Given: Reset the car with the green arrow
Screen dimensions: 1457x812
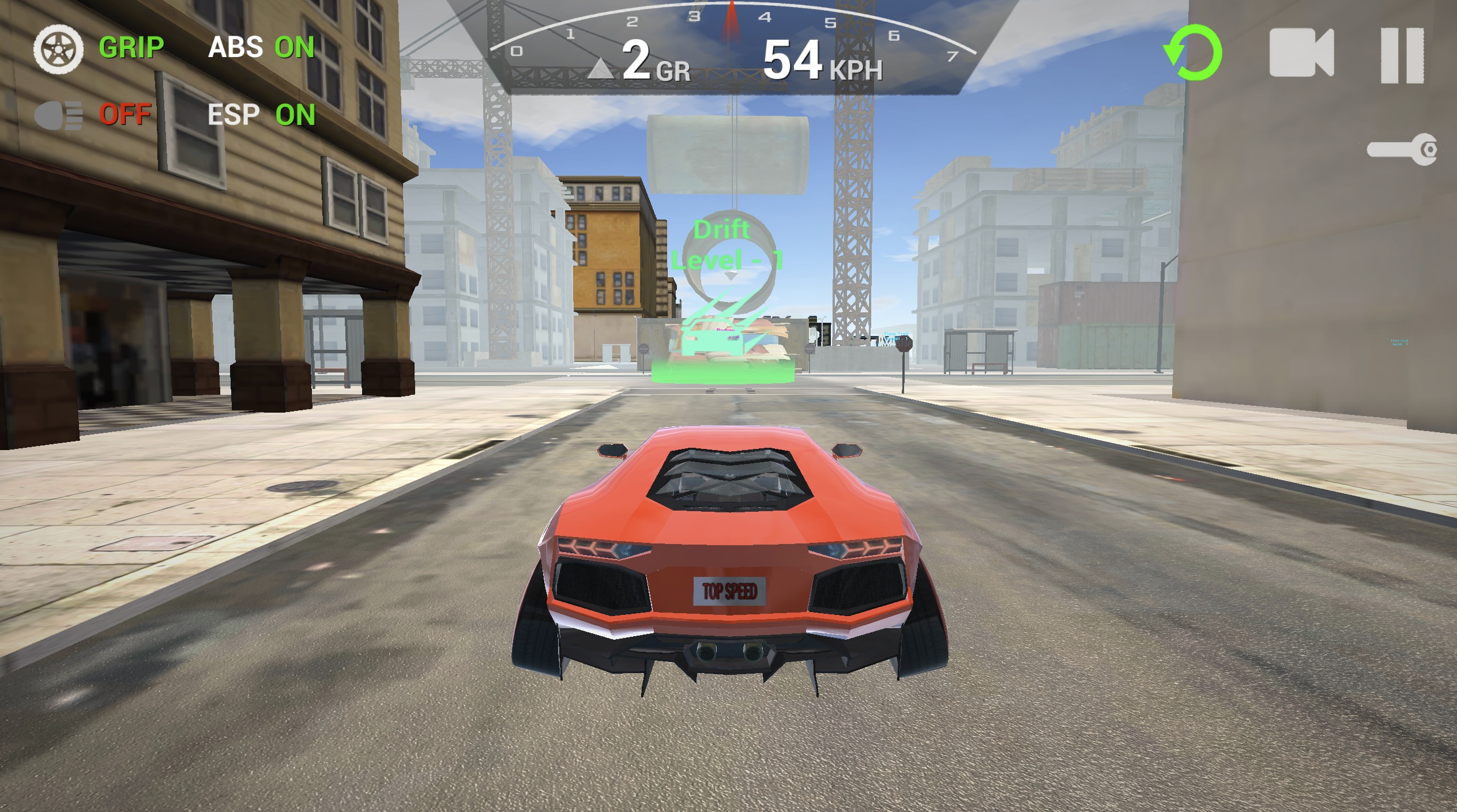Looking at the screenshot, I should [x=1193, y=52].
